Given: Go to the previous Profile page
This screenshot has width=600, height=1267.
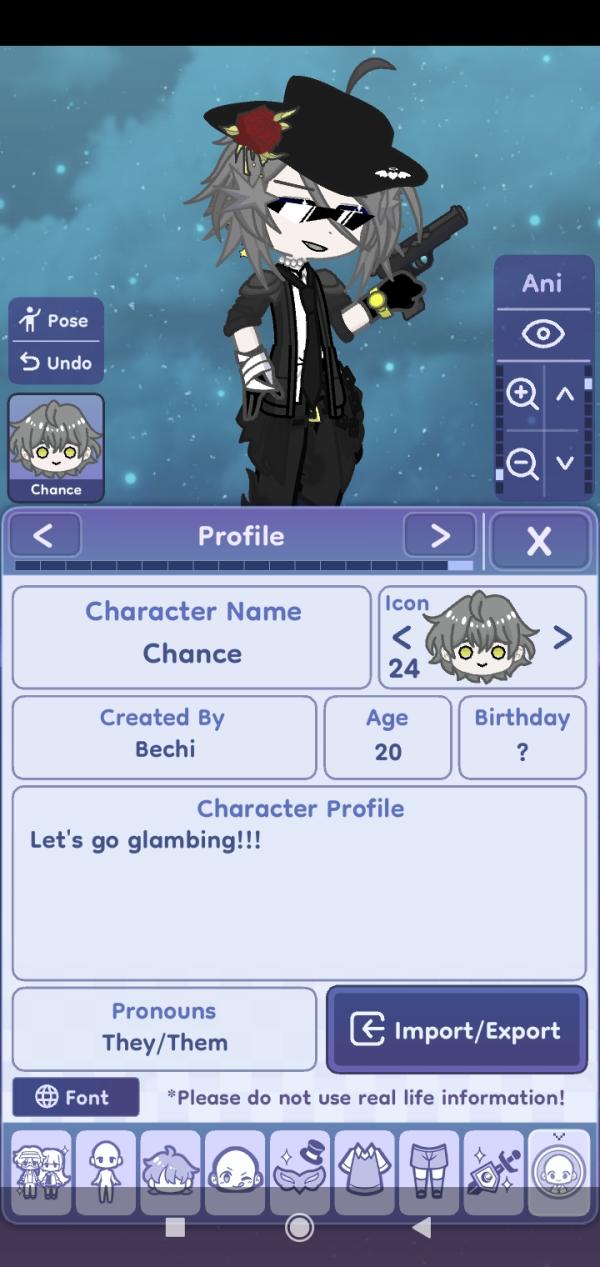Looking at the screenshot, I should [x=44, y=536].
